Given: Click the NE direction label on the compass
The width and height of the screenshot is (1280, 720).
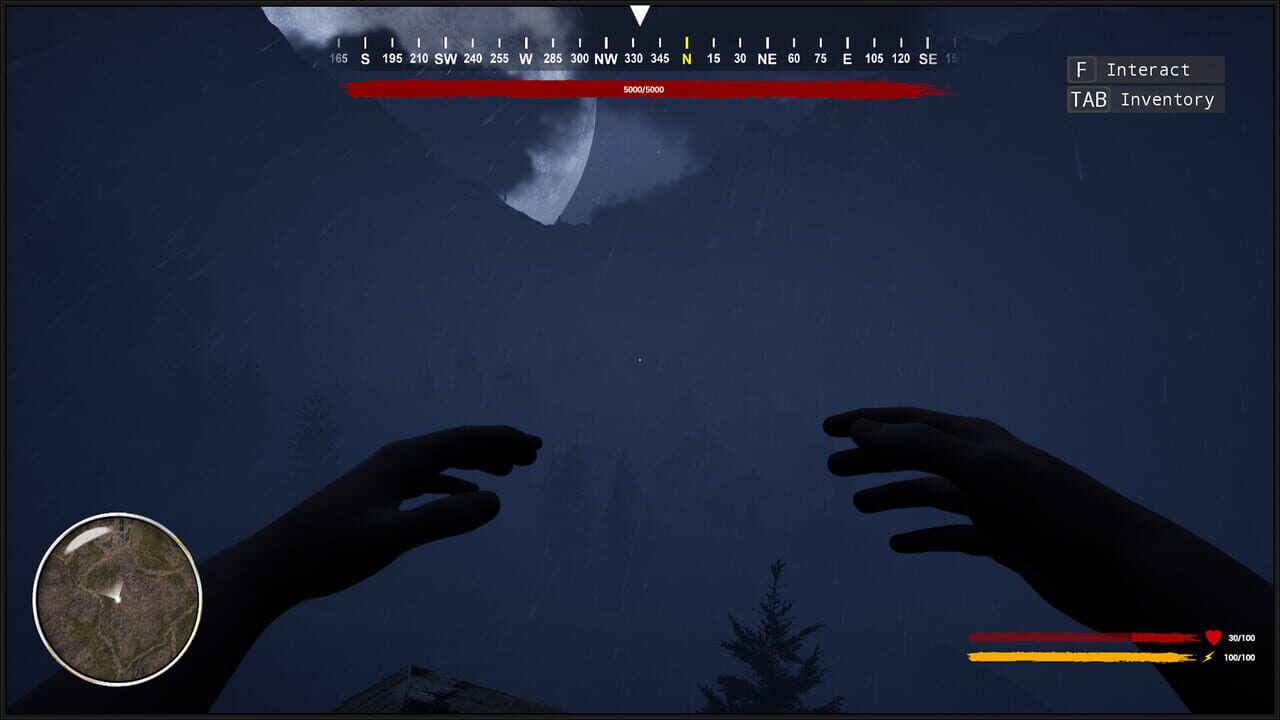Looking at the screenshot, I should (767, 58).
